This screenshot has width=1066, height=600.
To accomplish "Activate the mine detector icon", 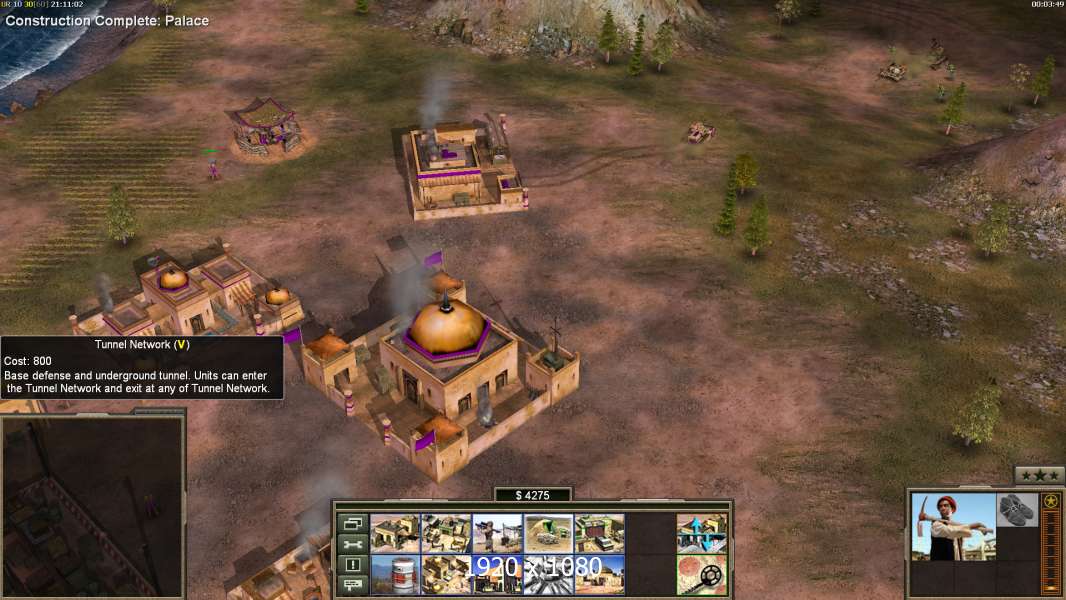I will [x=701, y=575].
